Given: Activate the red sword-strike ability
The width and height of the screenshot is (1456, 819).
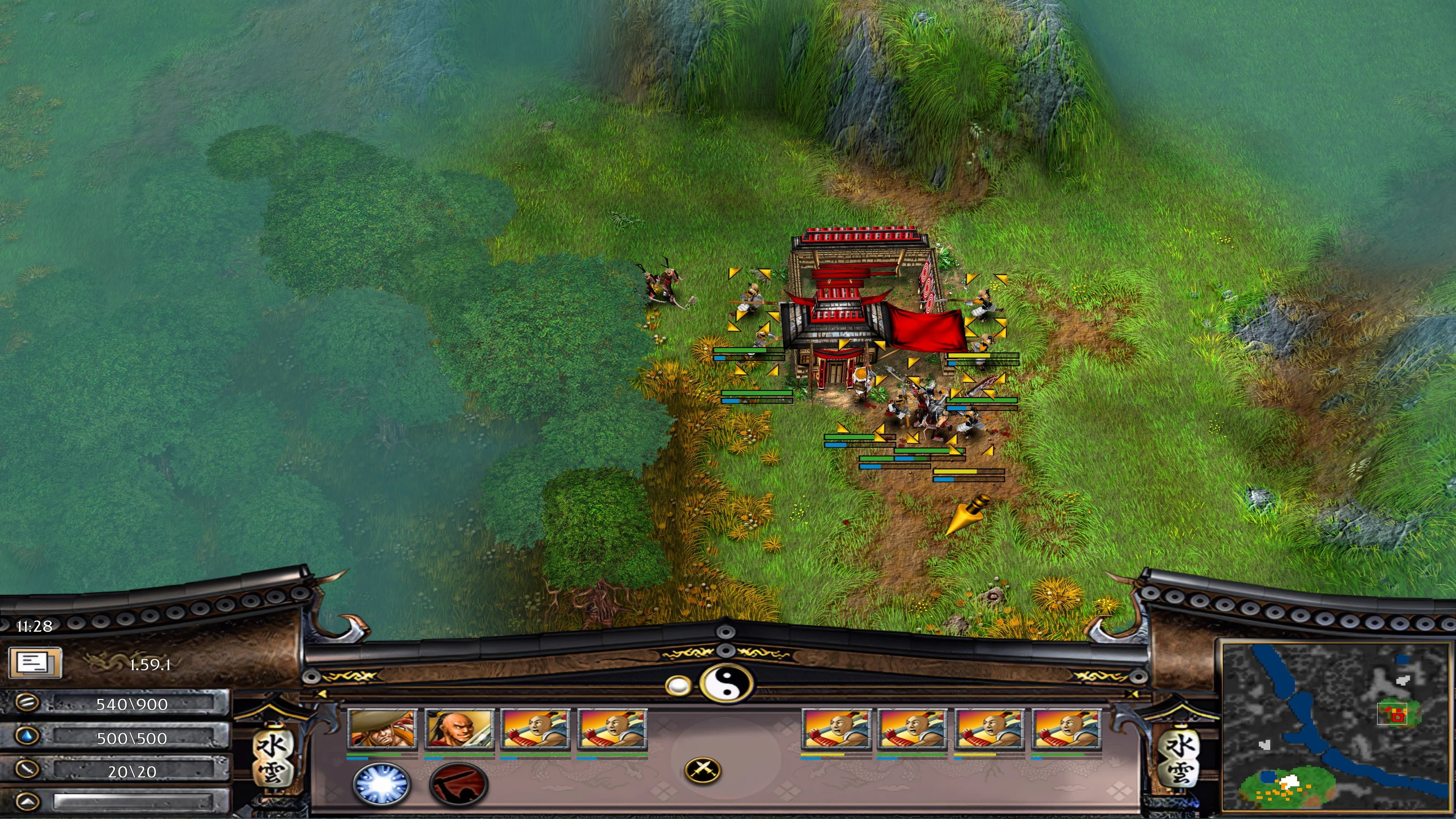Looking at the screenshot, I should coord(458,783).
